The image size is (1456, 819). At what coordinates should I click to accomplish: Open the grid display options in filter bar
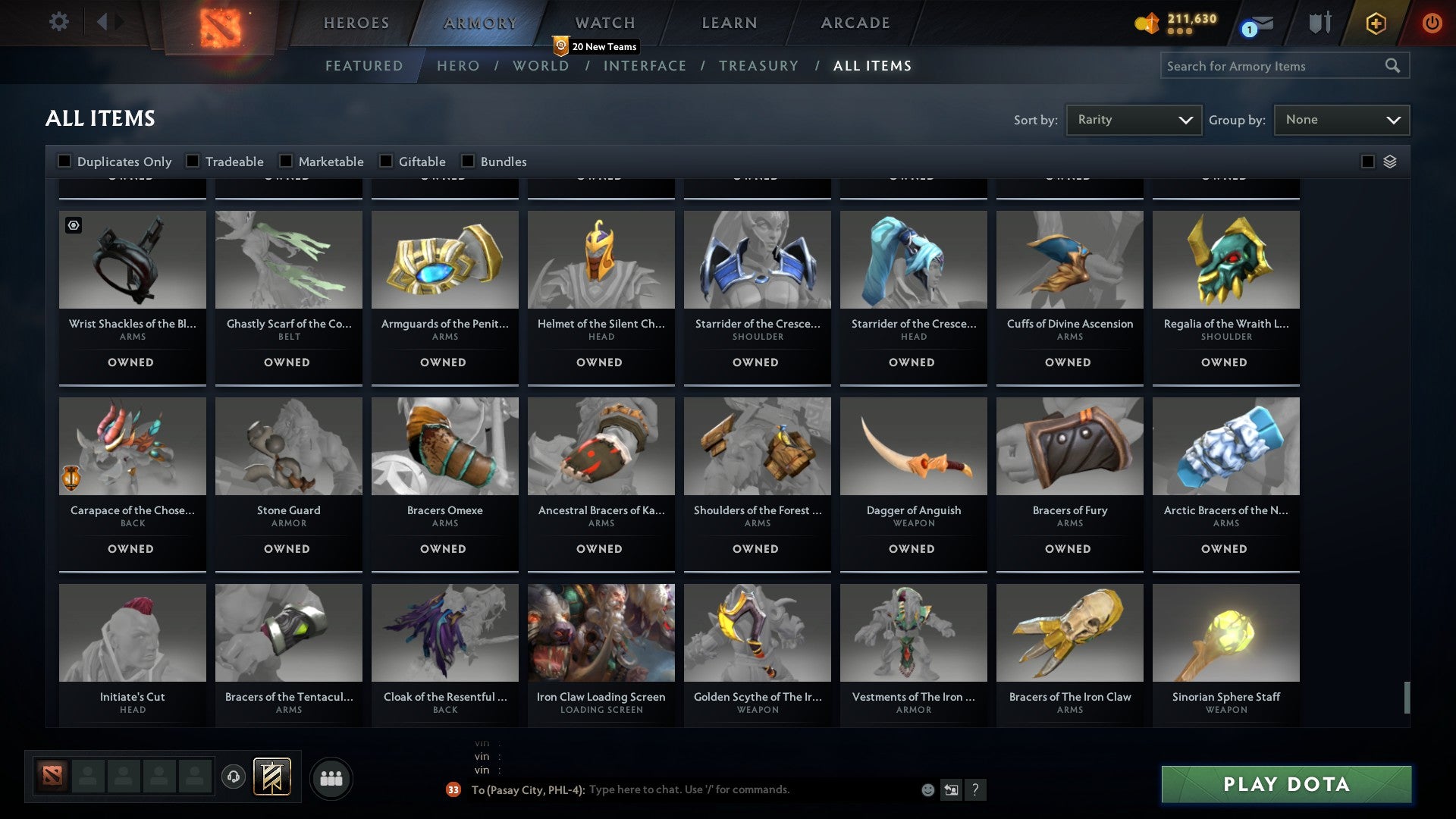1389,162
